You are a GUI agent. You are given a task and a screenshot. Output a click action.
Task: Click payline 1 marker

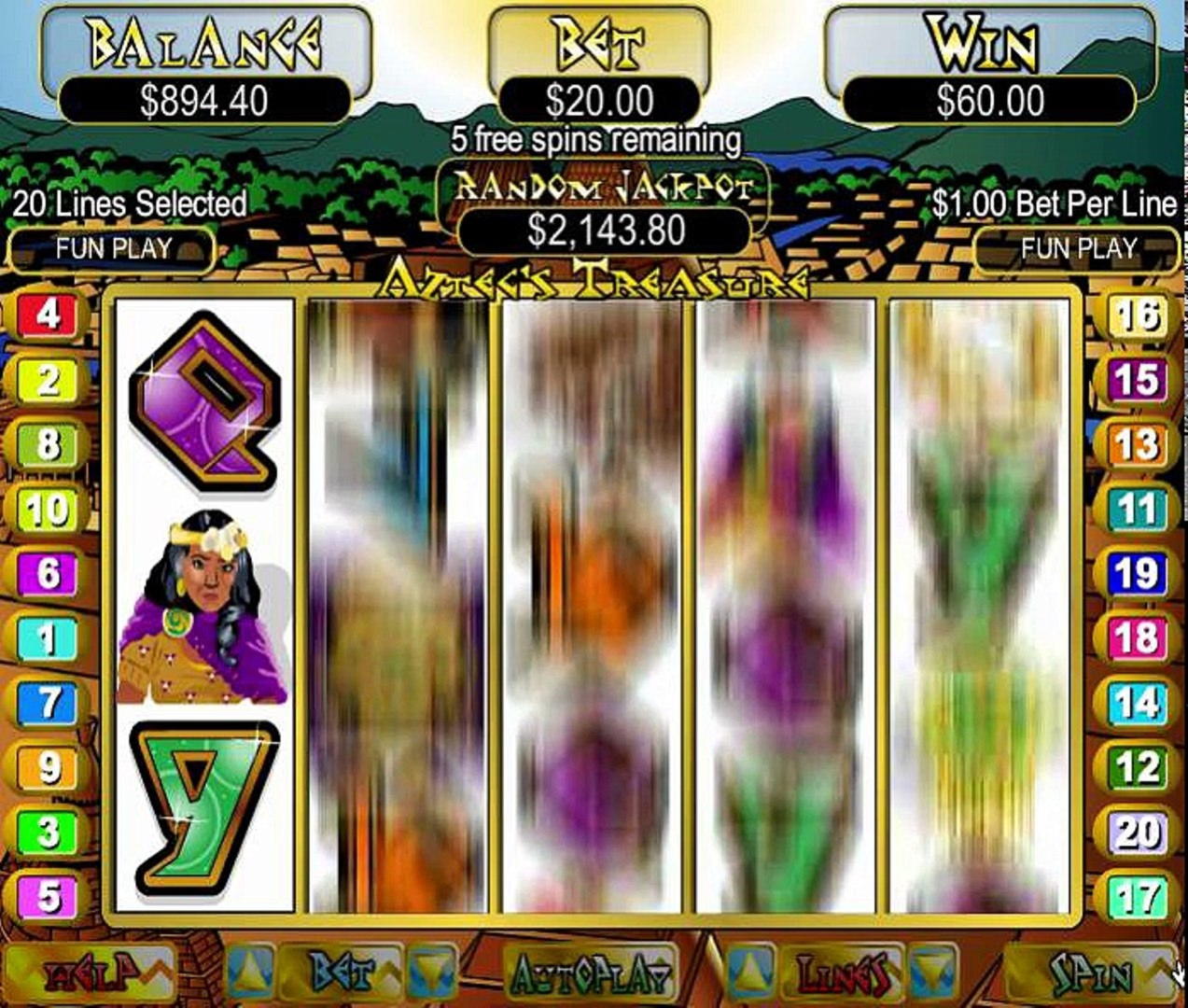[x=49, y=639]
